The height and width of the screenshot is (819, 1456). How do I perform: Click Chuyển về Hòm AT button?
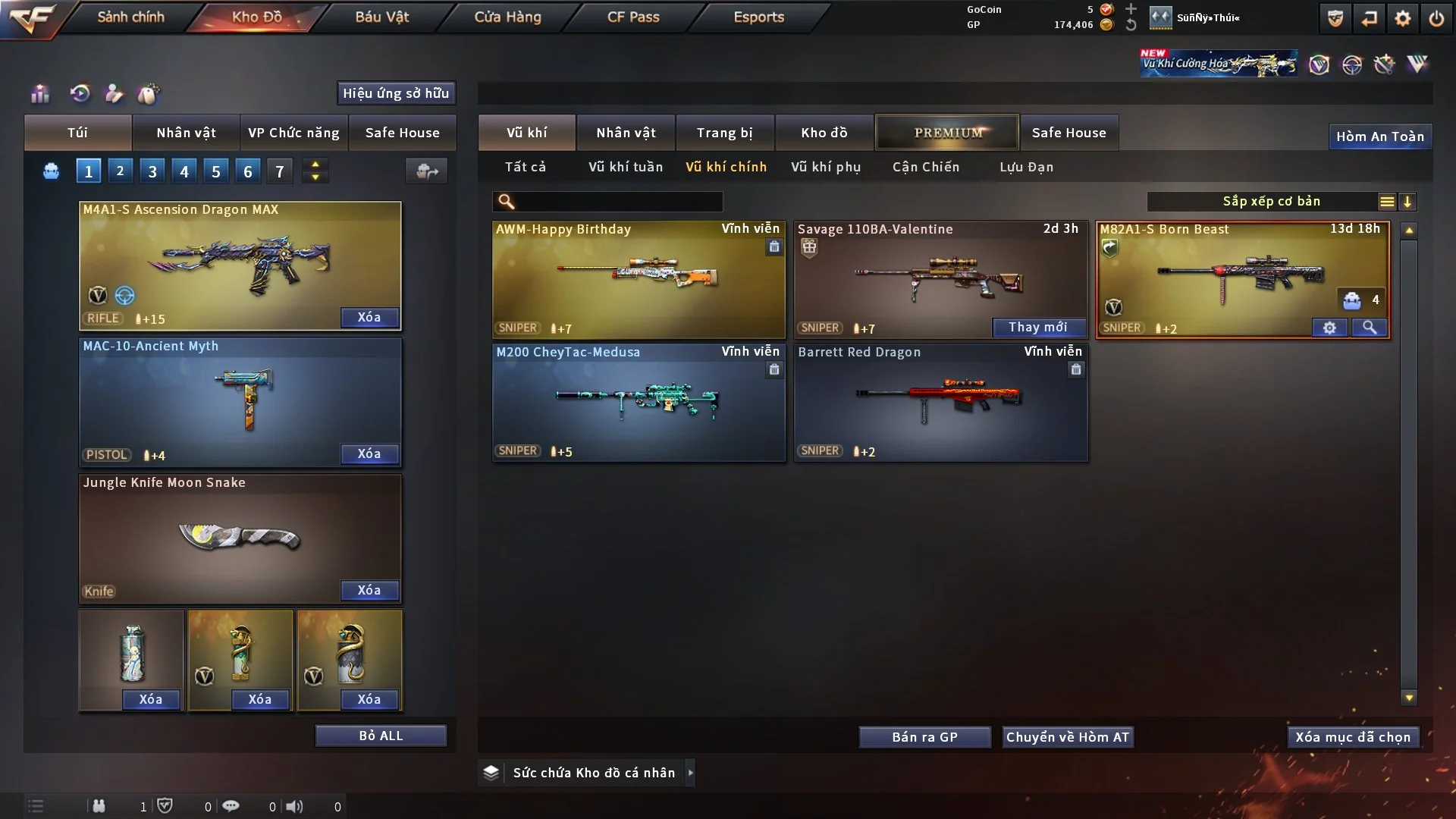pyautogui.click(x=1067, y=737)
